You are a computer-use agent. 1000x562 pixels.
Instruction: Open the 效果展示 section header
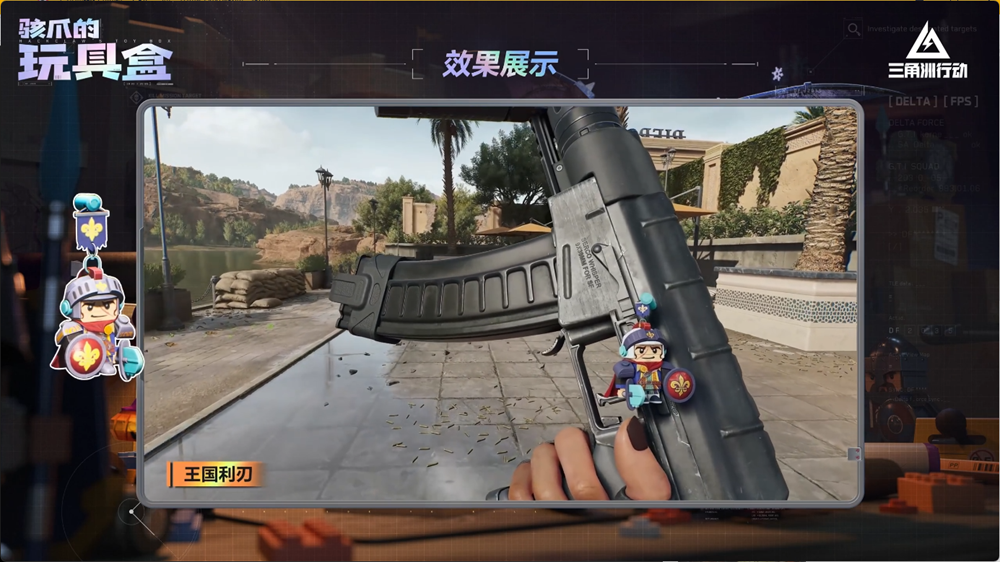500,64
